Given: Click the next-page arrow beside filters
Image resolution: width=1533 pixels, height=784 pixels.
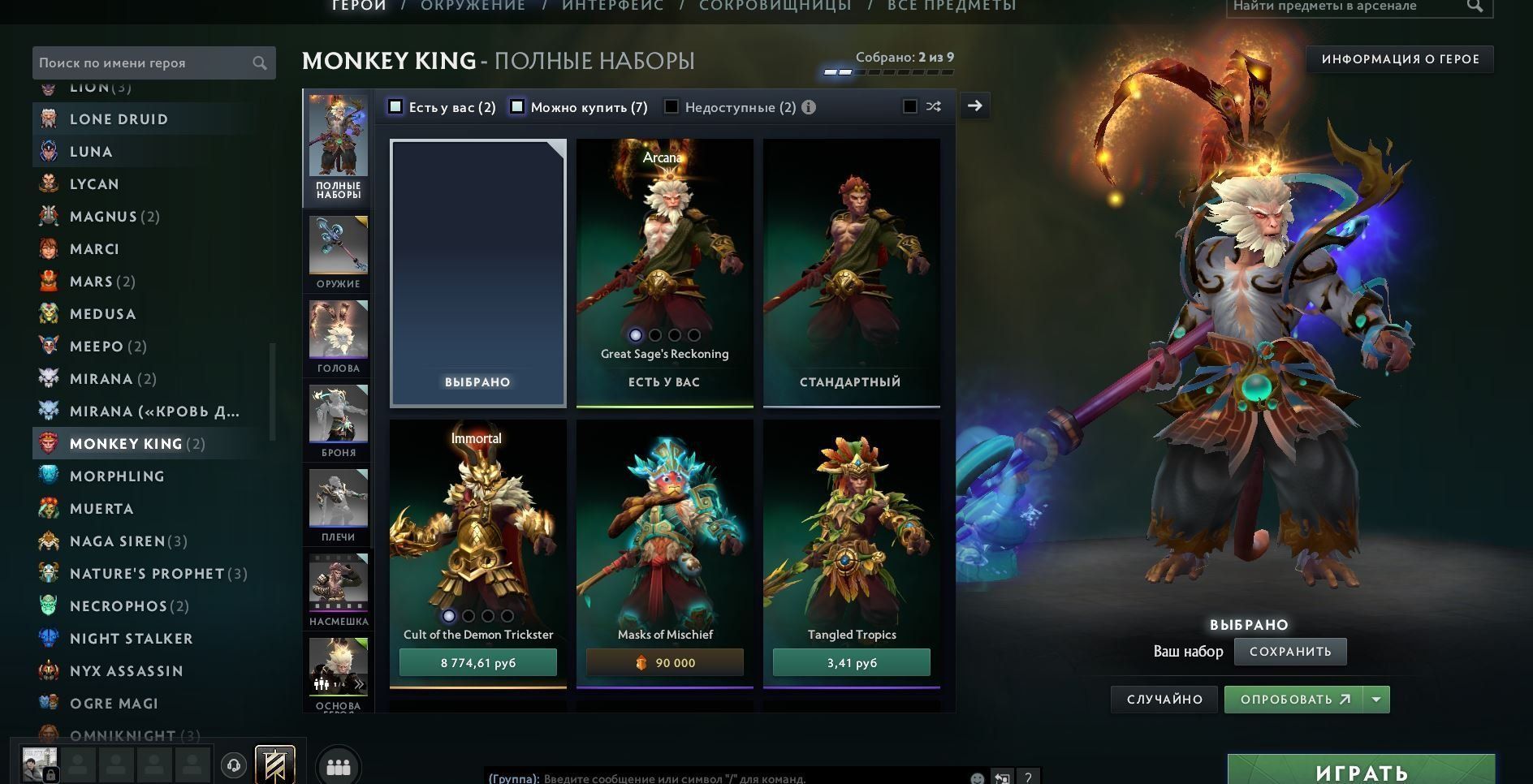Looking at the screenshot, I should coord(974,106).
